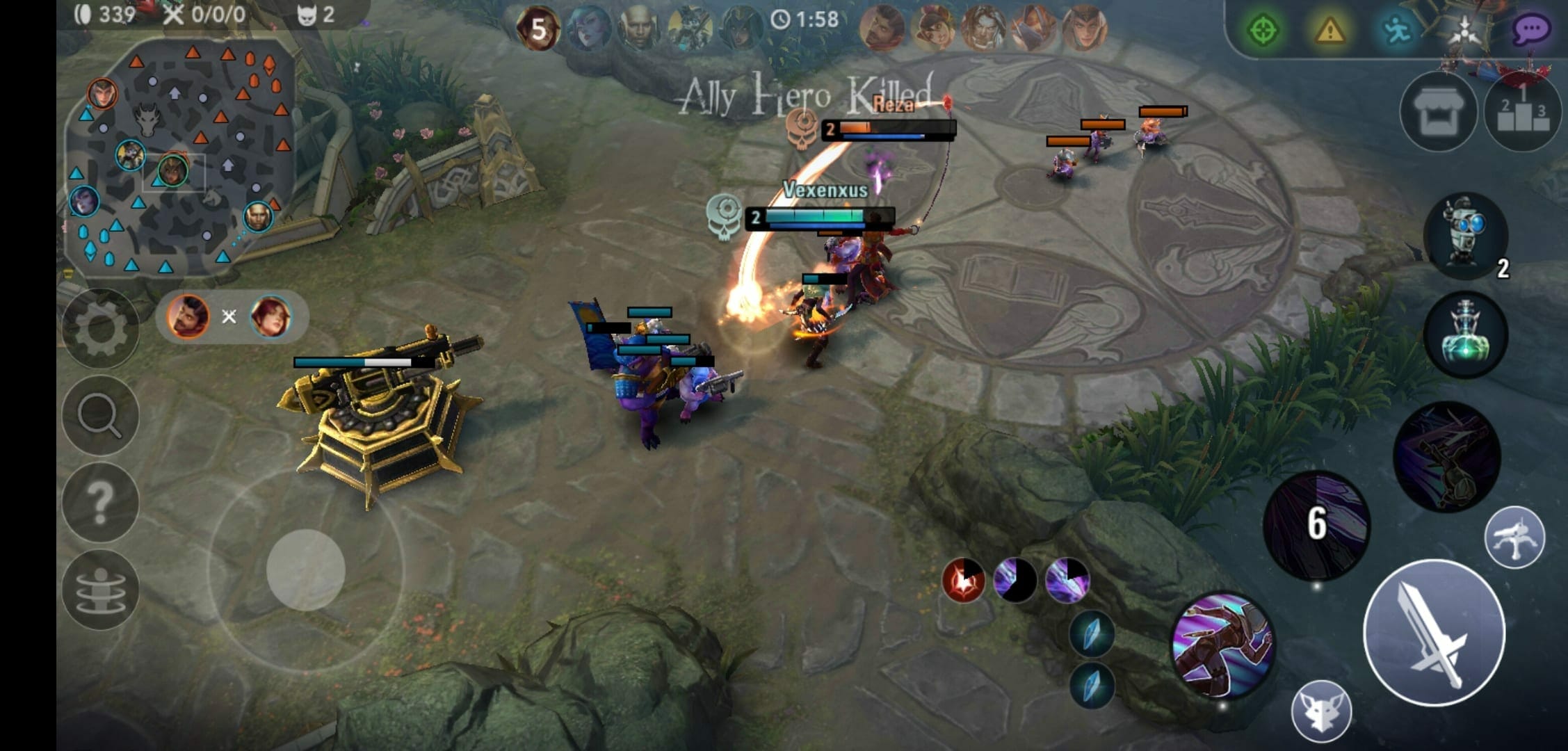1568x751 pixels.
Task: Show the scoreboard podium panel
Action: tap(1523, 112)
